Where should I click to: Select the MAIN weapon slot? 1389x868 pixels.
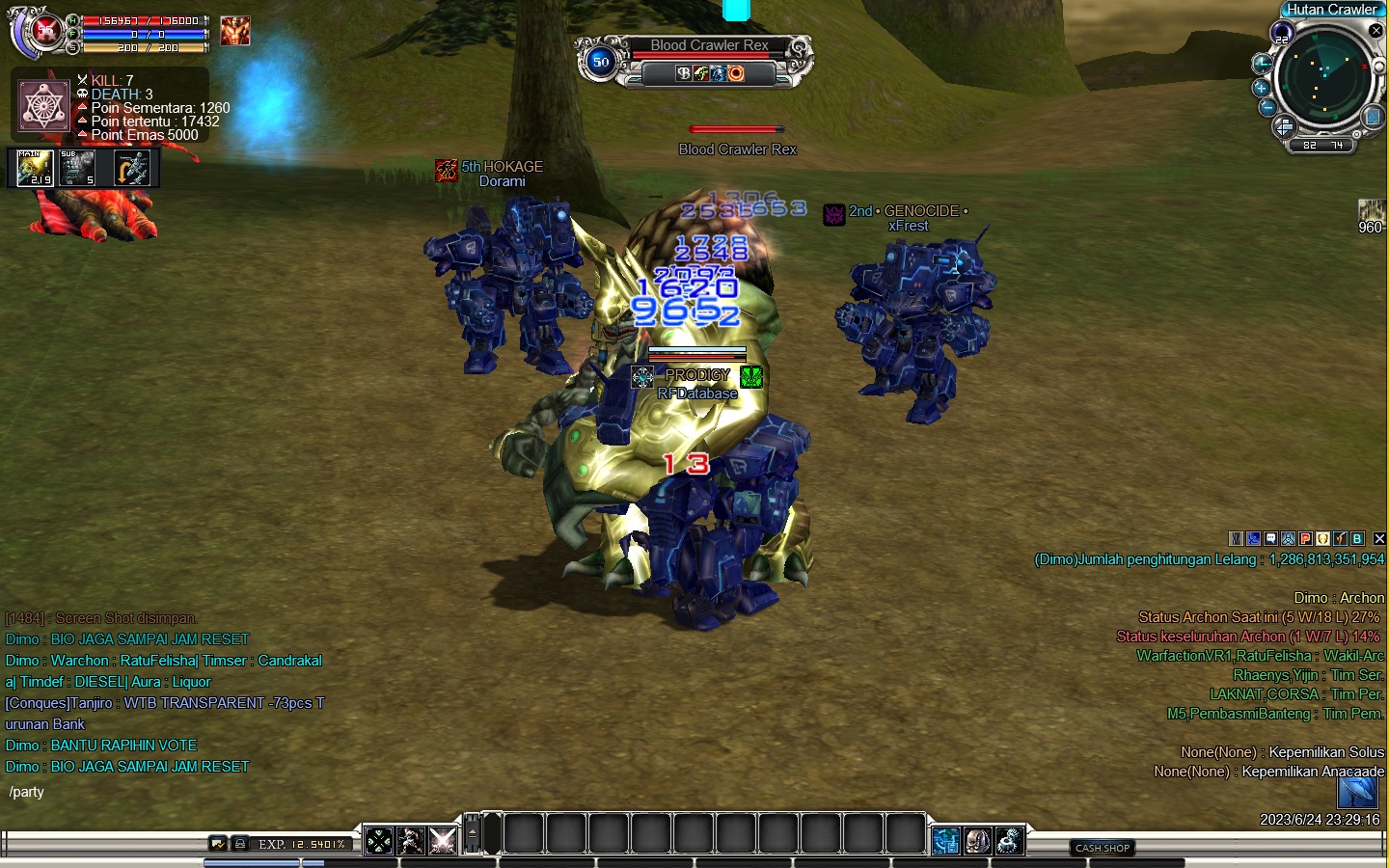36,168
